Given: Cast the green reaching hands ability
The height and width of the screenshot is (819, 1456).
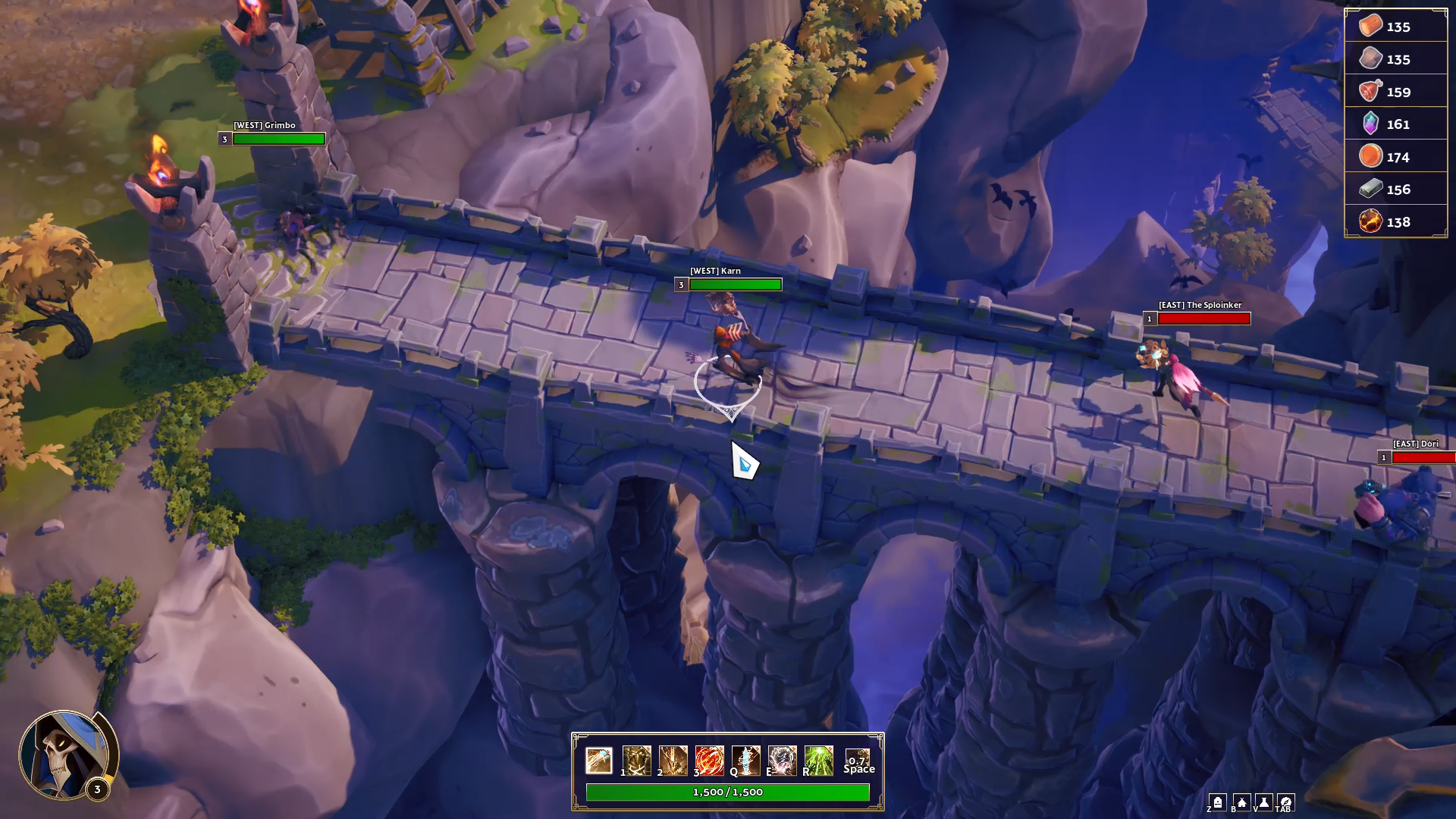Looking at the screenshot, I should 818,760.
